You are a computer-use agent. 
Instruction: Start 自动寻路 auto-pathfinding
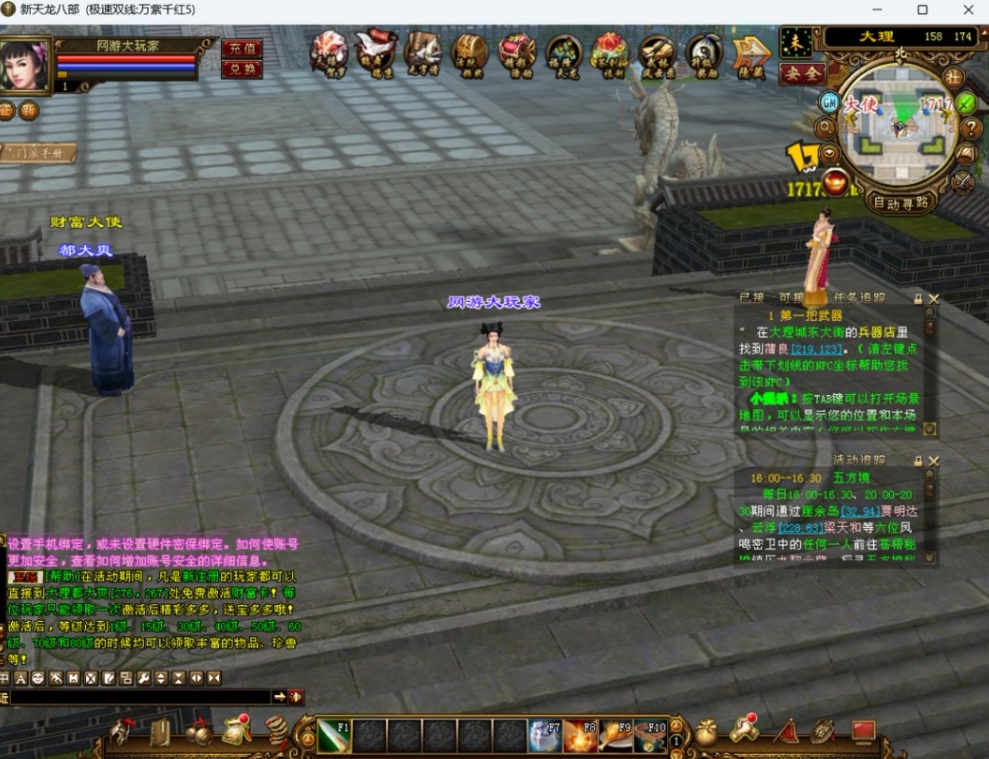pos(900,202)
